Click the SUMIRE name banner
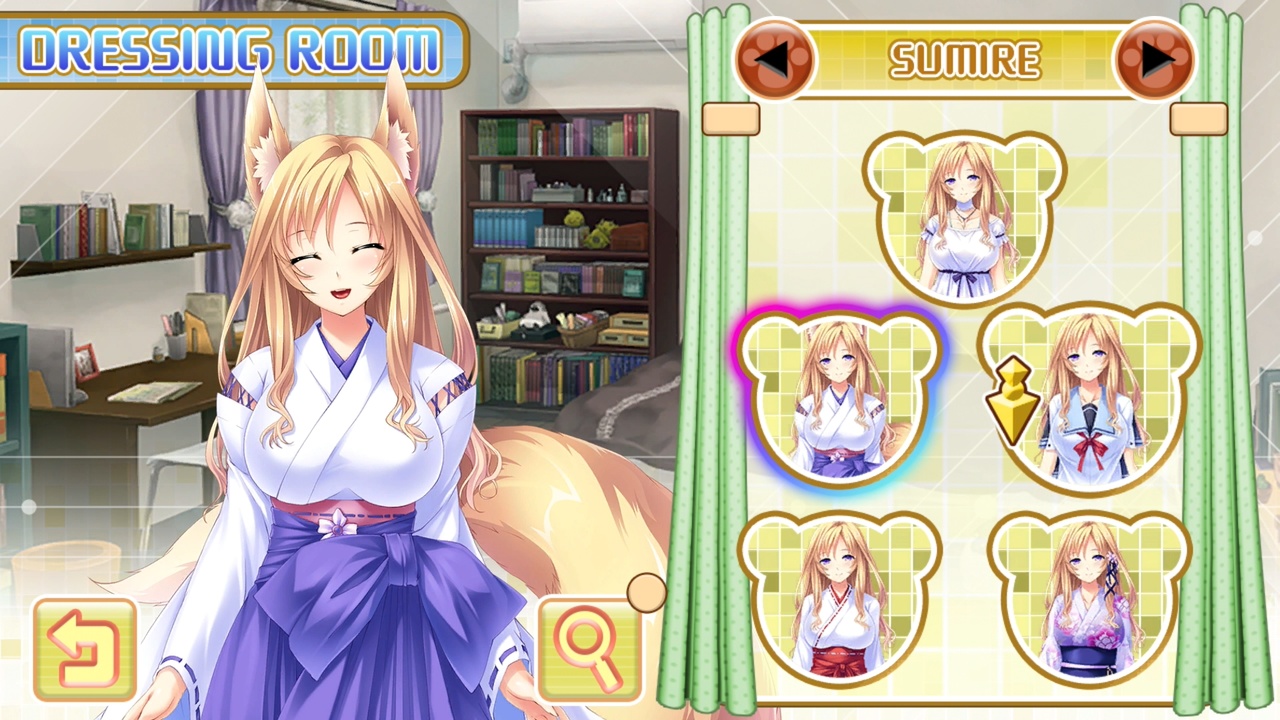Viewport: 1280px width, 720px height. [x=966, y=58]
